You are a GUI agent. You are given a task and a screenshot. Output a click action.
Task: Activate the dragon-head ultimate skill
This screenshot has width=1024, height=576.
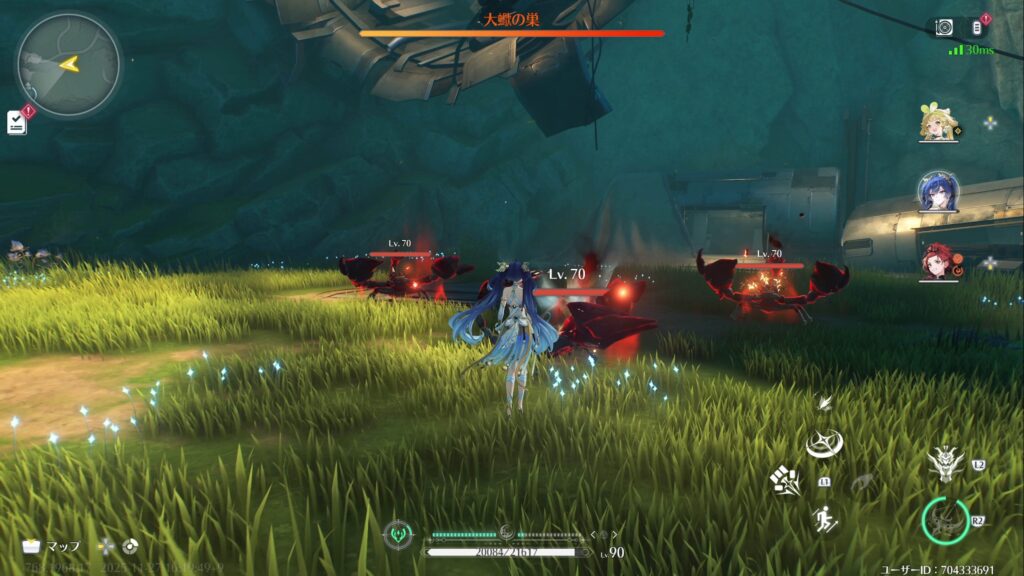pyautogui.click(x=945, y=463)
